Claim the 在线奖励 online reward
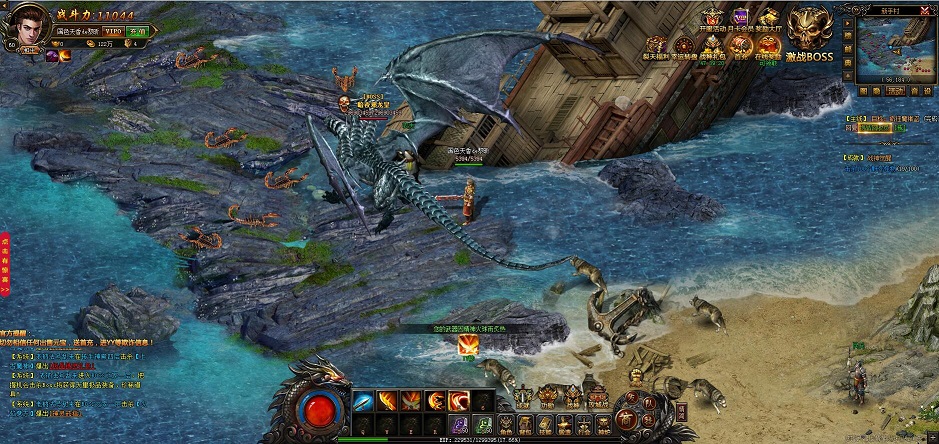939x444 pixels. coord(768,46)
